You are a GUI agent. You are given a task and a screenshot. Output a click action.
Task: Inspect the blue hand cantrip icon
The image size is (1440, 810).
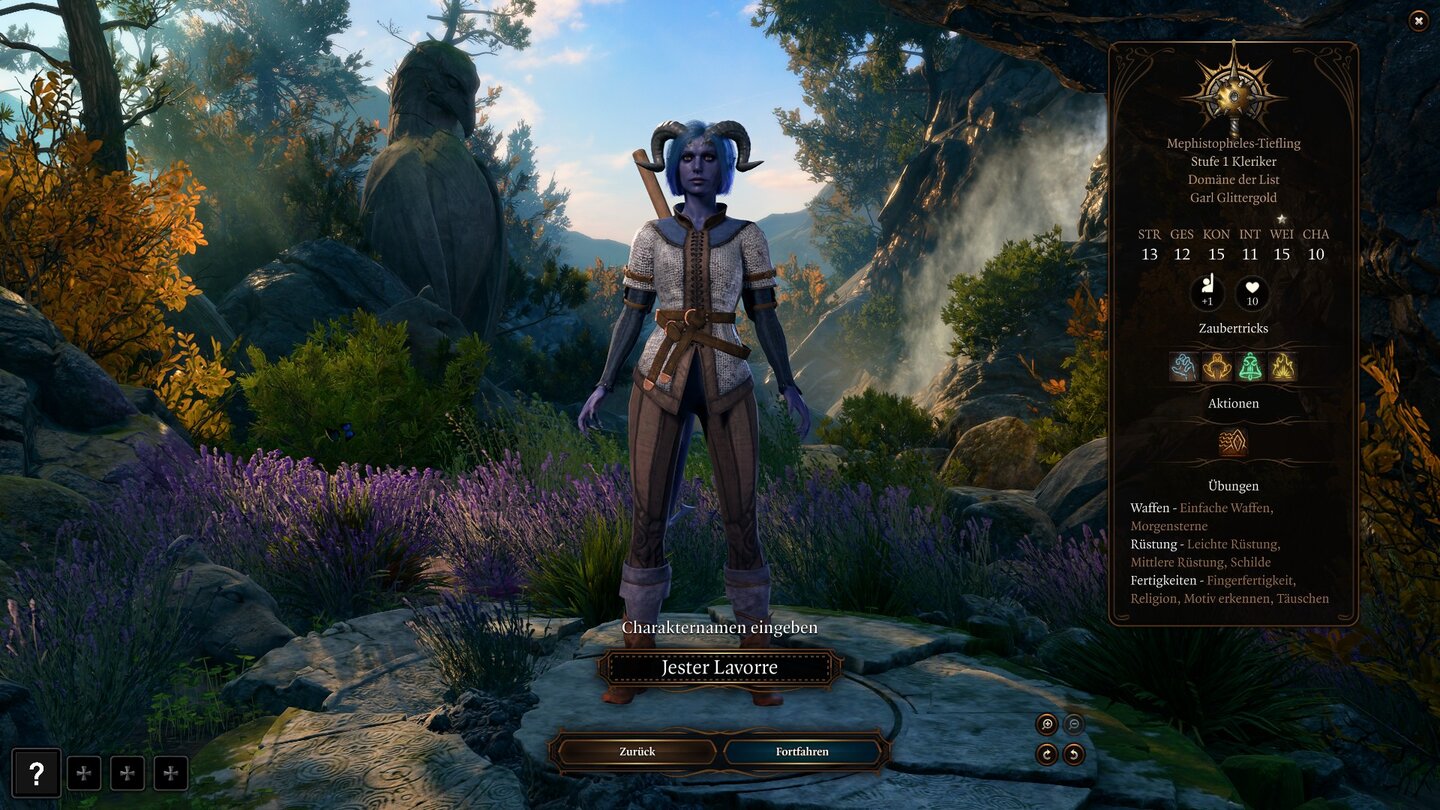(x=1185, y=367)
